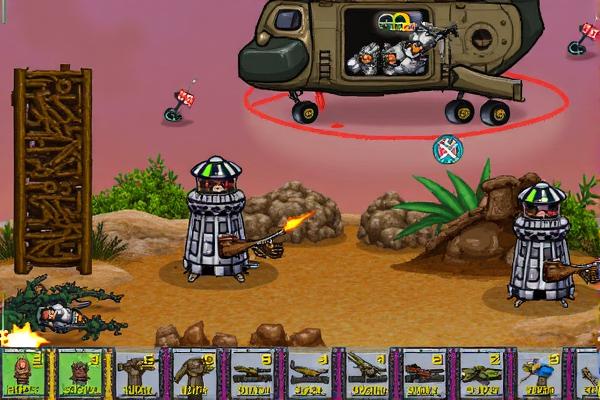Pick the red tower unit on green card
The width and height of the screenshot is (600, 400).
[26, 374]
